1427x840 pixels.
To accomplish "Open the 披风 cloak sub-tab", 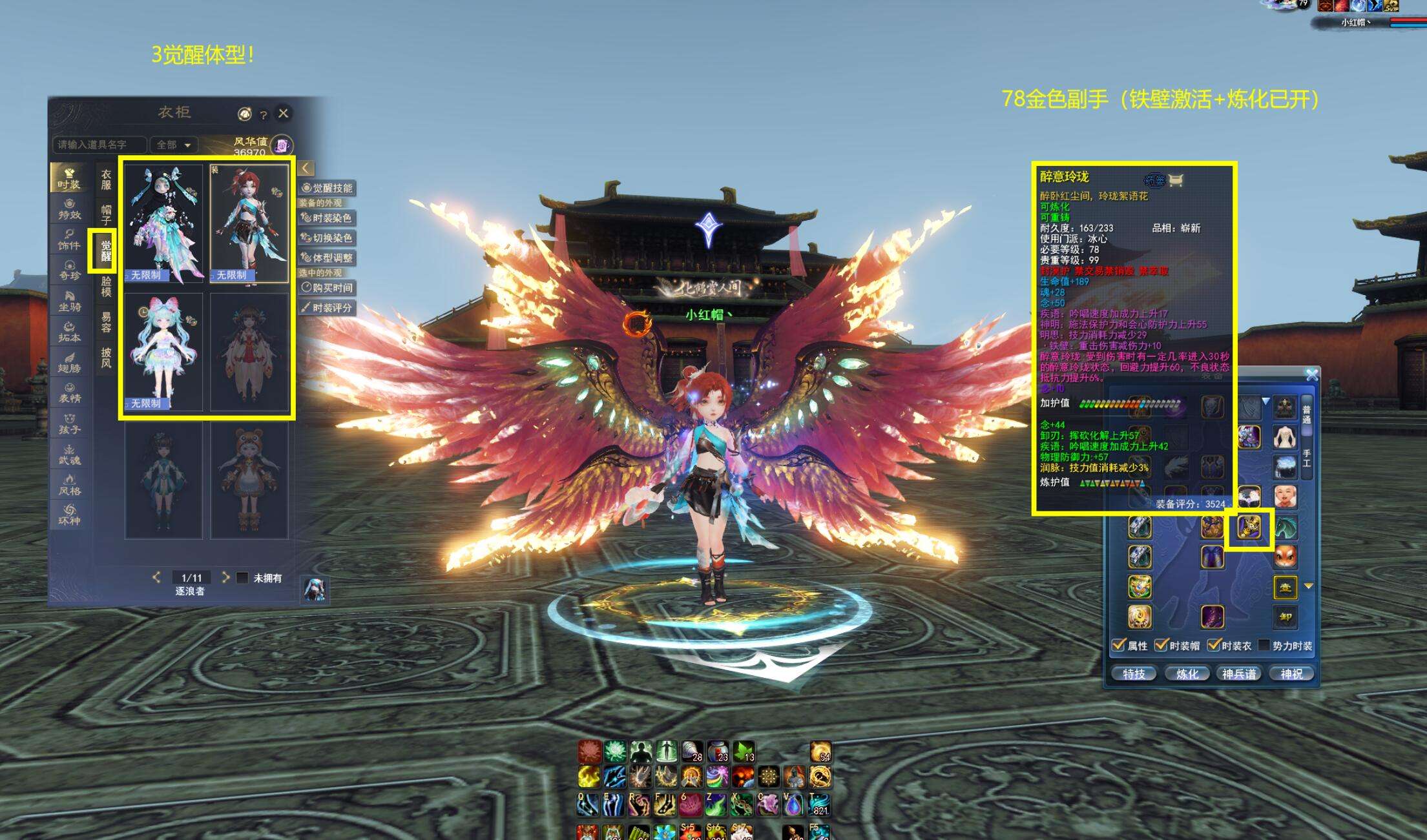I will (x=106, y=357).
